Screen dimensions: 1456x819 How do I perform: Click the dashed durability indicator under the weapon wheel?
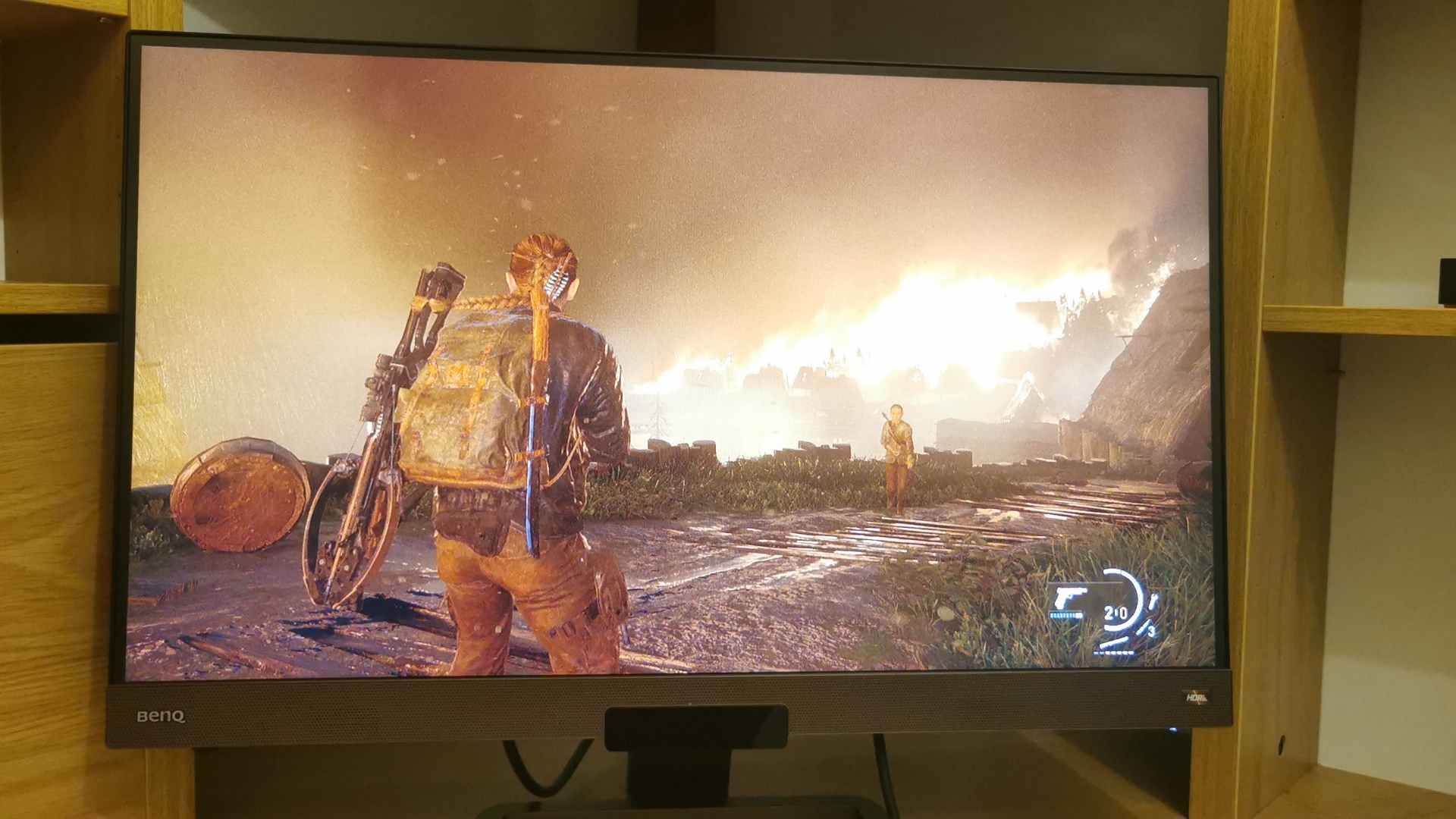(1113, 653)
